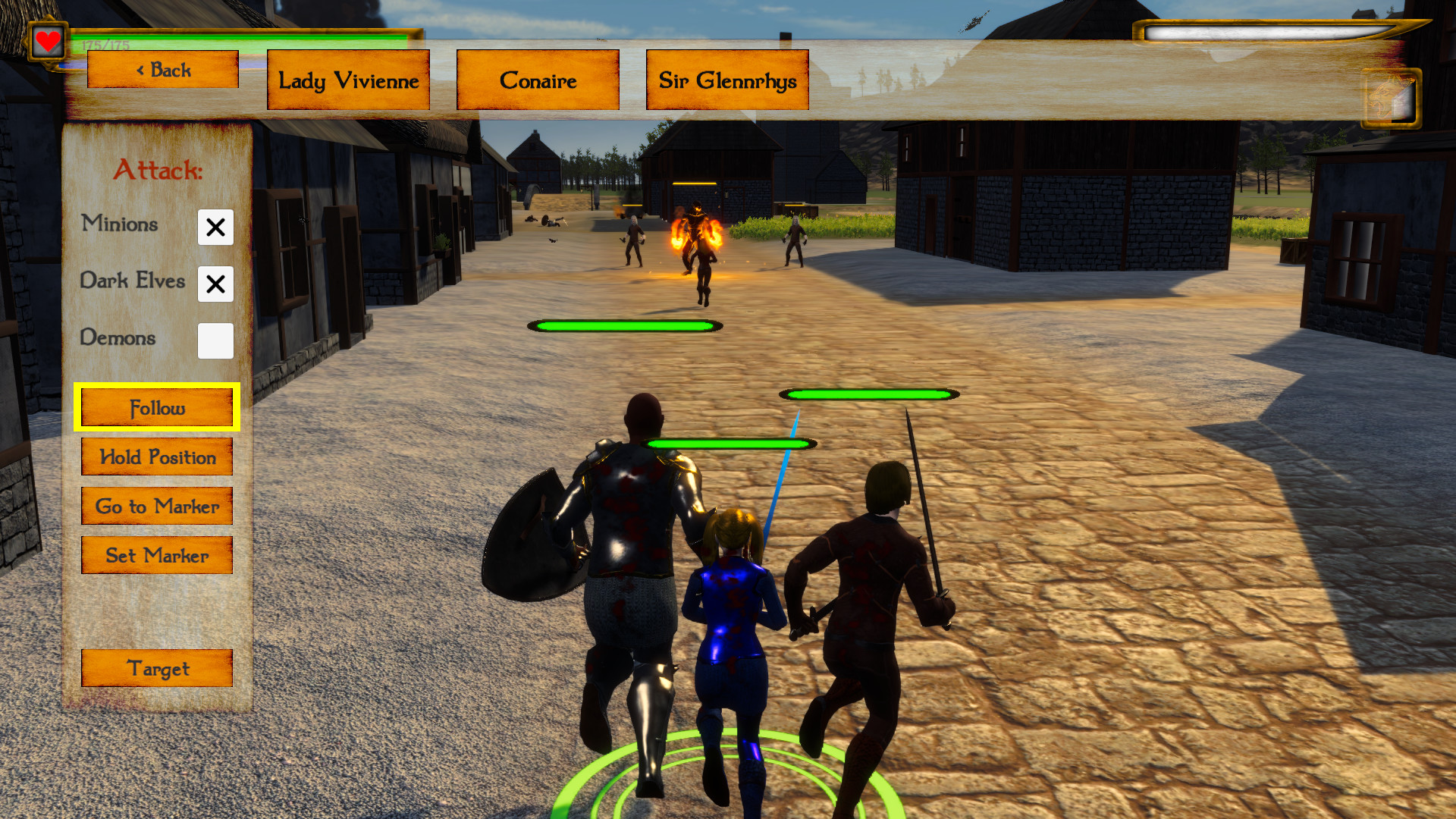Open the Target command

(156, 669)
